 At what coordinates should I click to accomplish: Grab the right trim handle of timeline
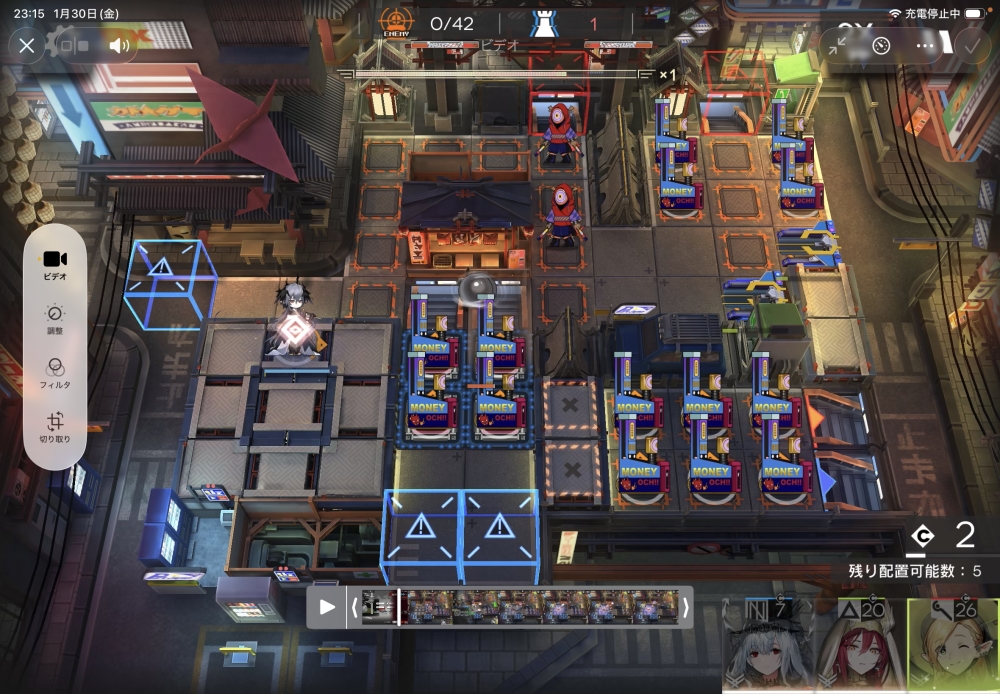pyautogui.click(x=686, y=607)
